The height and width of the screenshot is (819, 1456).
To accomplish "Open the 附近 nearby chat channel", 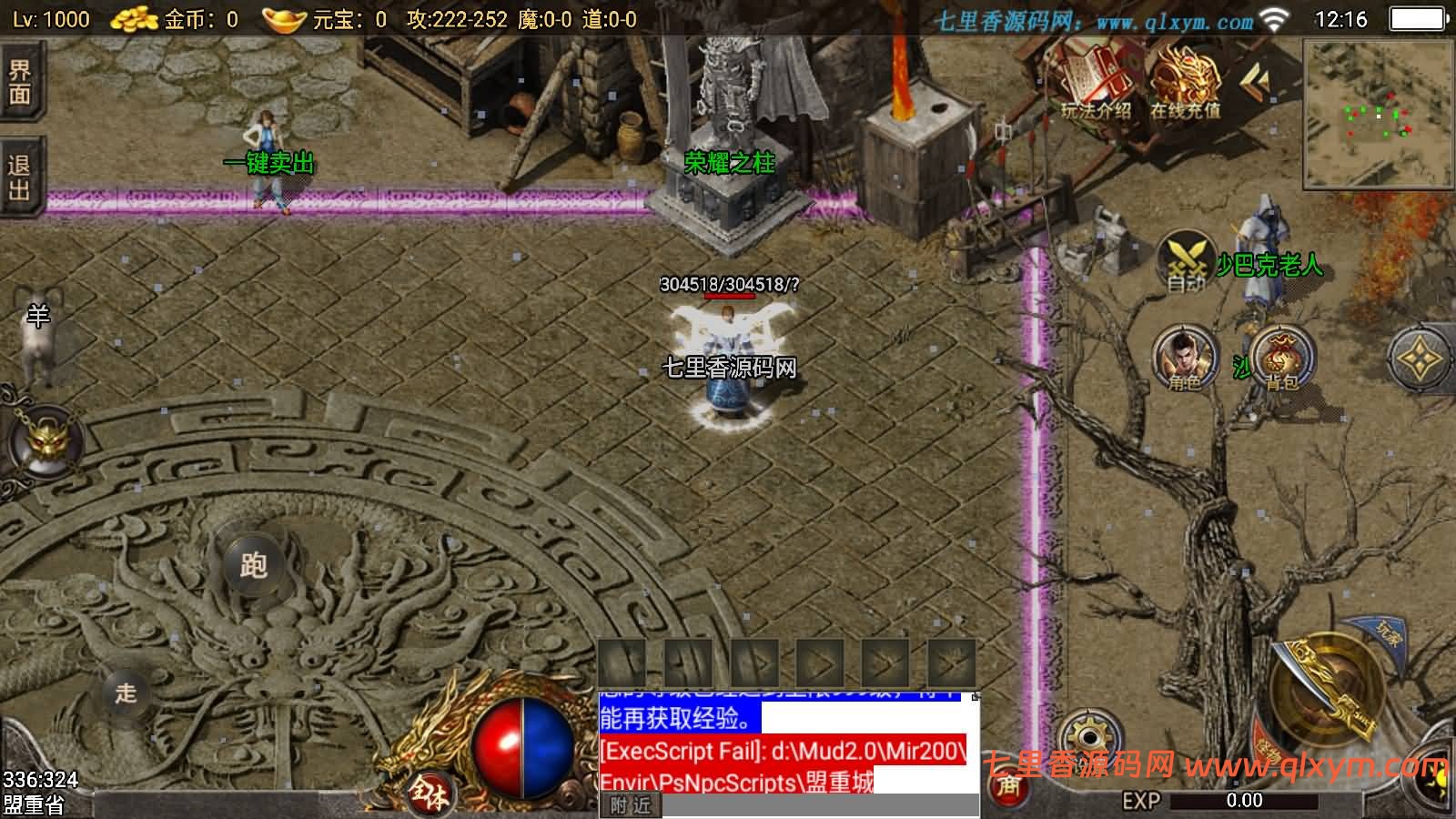I will (x=631, y=805).
